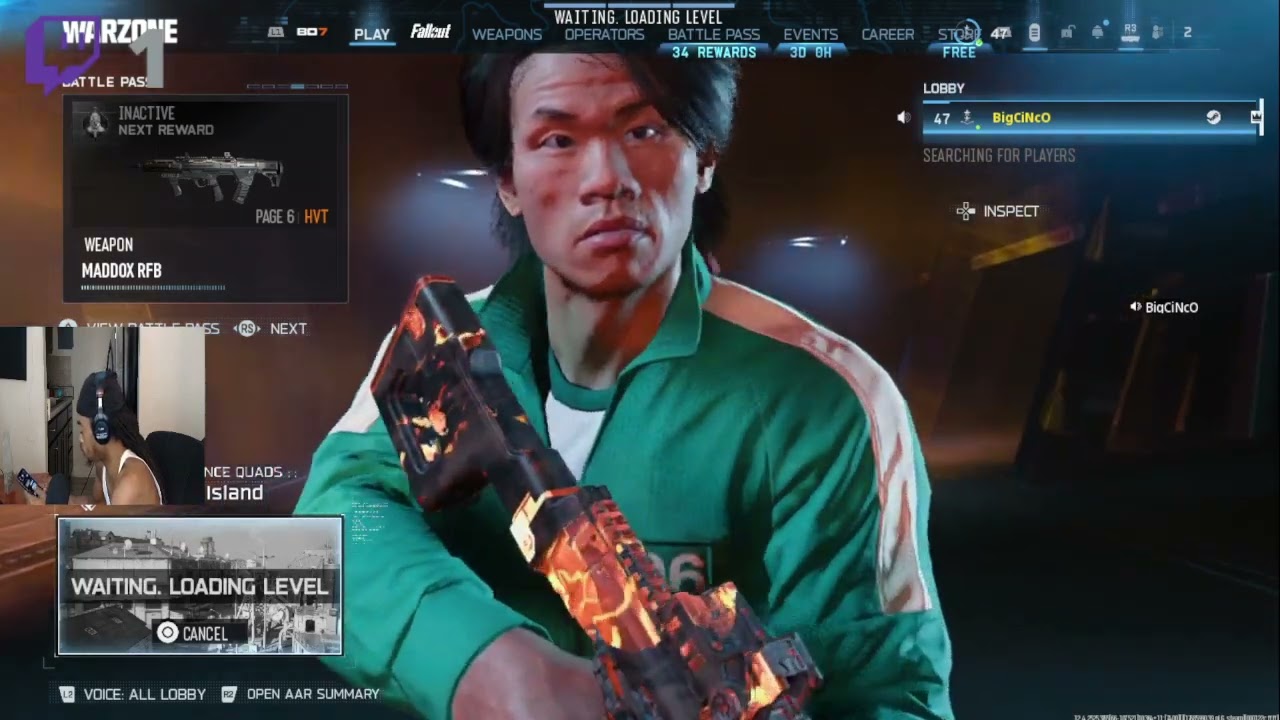1280x720 pixels.
Task: Select the Battle Pass tab
Action: pyautogui.click(x=714, y=34)
